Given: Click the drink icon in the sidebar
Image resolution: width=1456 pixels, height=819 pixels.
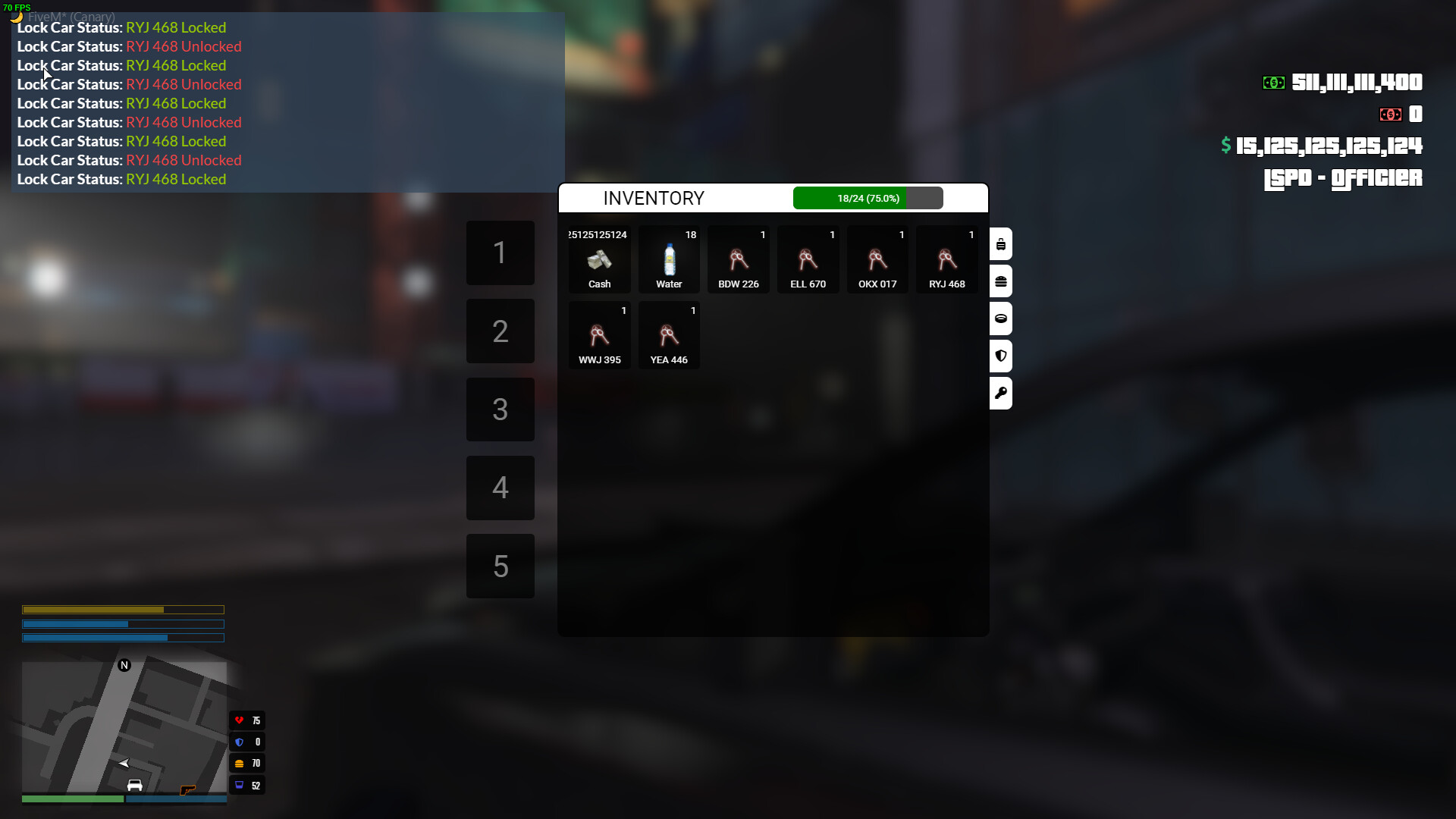Looking at the screenshot, I should (1001, 318).
